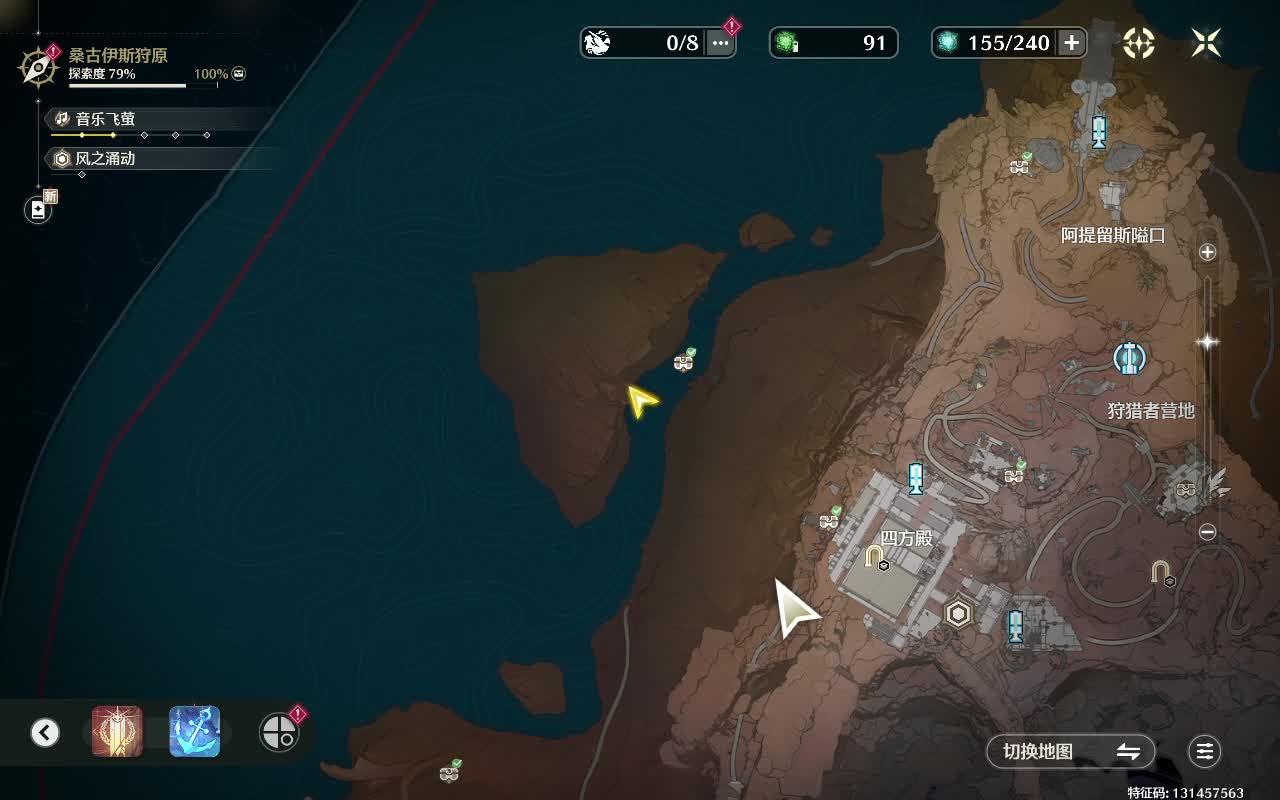The height and width of the screenshot is (800, 1280).
Task: Collapse the bottom-left toolbar with the arrow
Action: click(x=45, y=732)
